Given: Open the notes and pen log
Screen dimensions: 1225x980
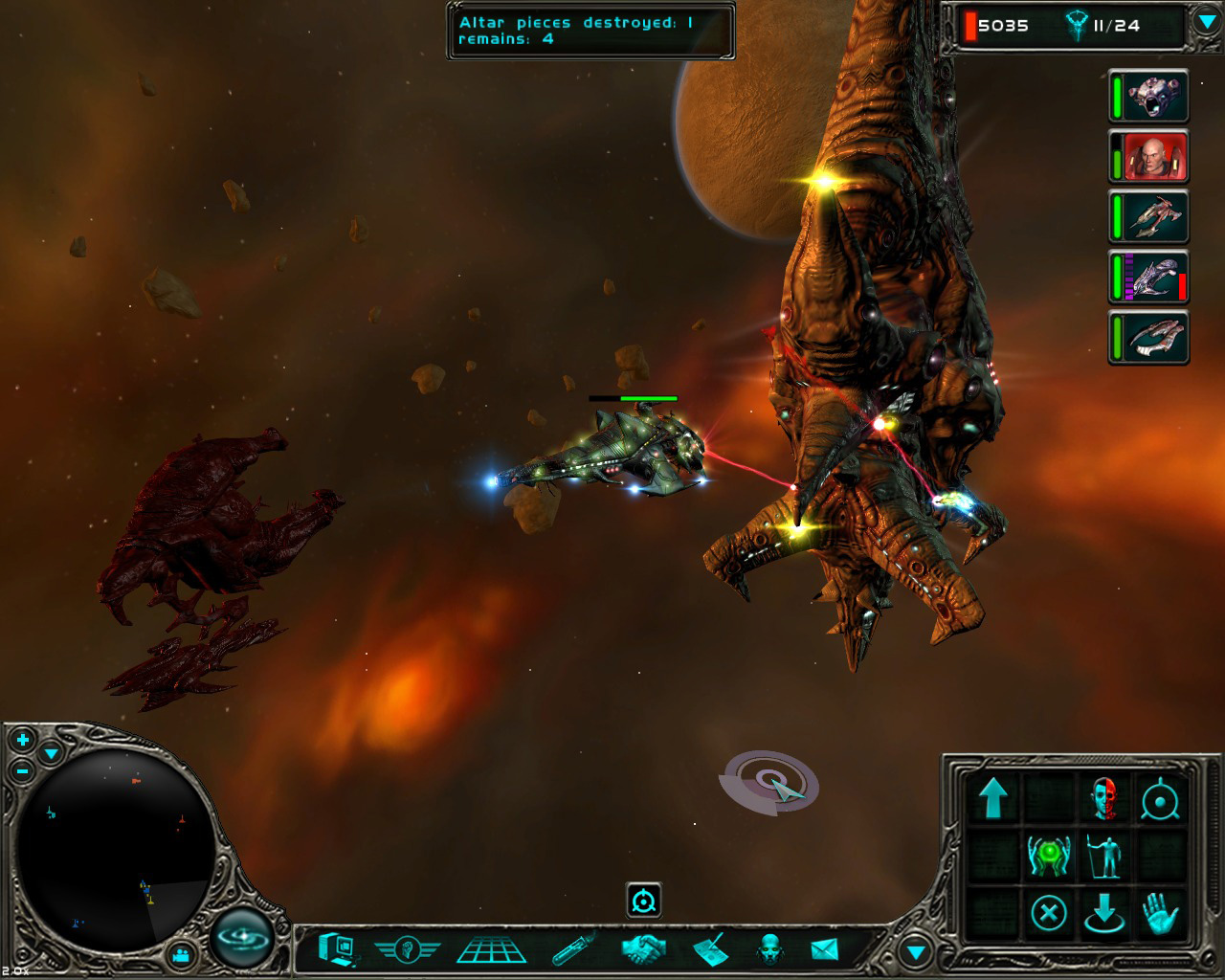Looking at the screenshot, I should tap(709, 949).
